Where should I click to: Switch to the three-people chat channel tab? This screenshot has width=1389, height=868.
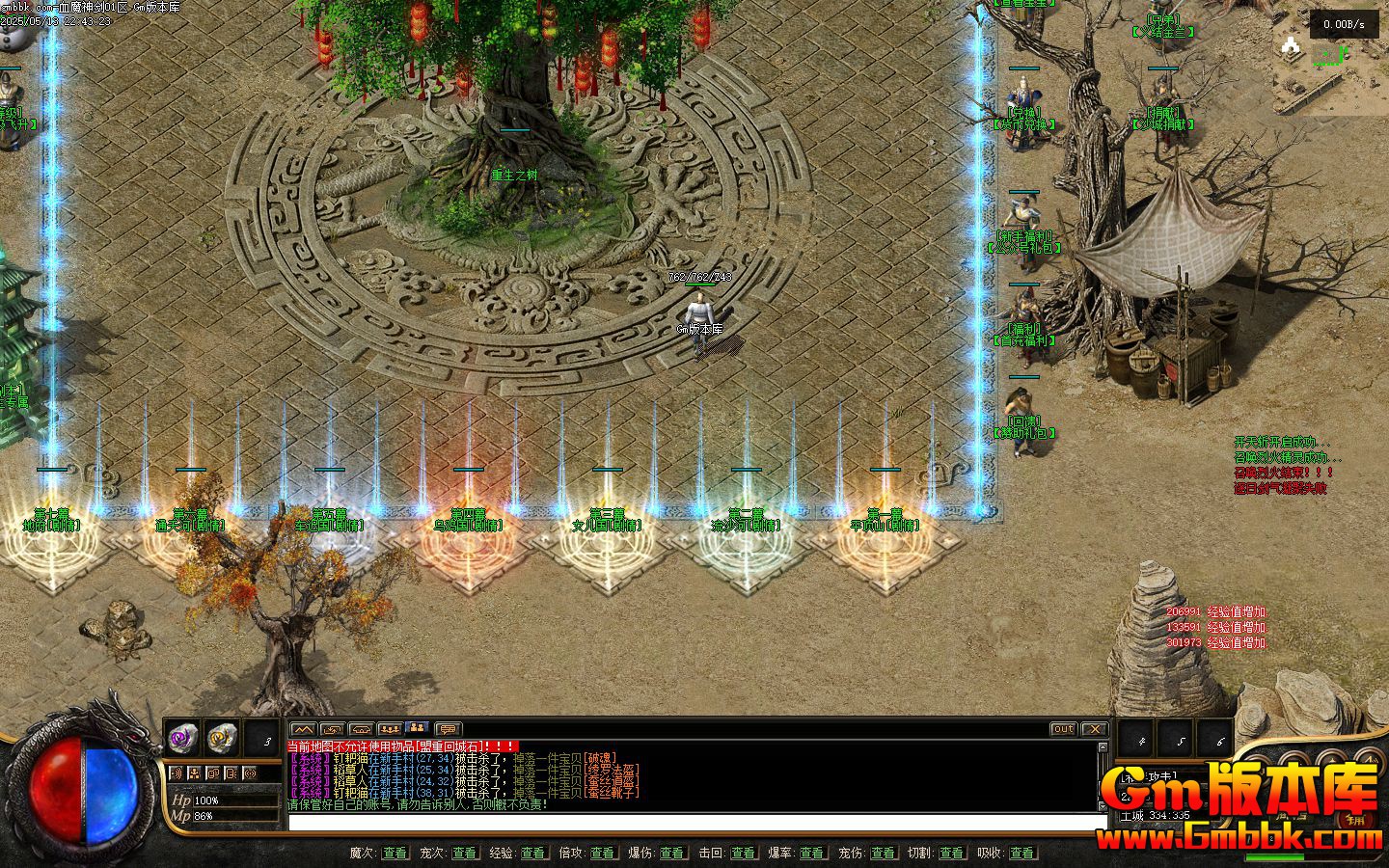[390, 729]
